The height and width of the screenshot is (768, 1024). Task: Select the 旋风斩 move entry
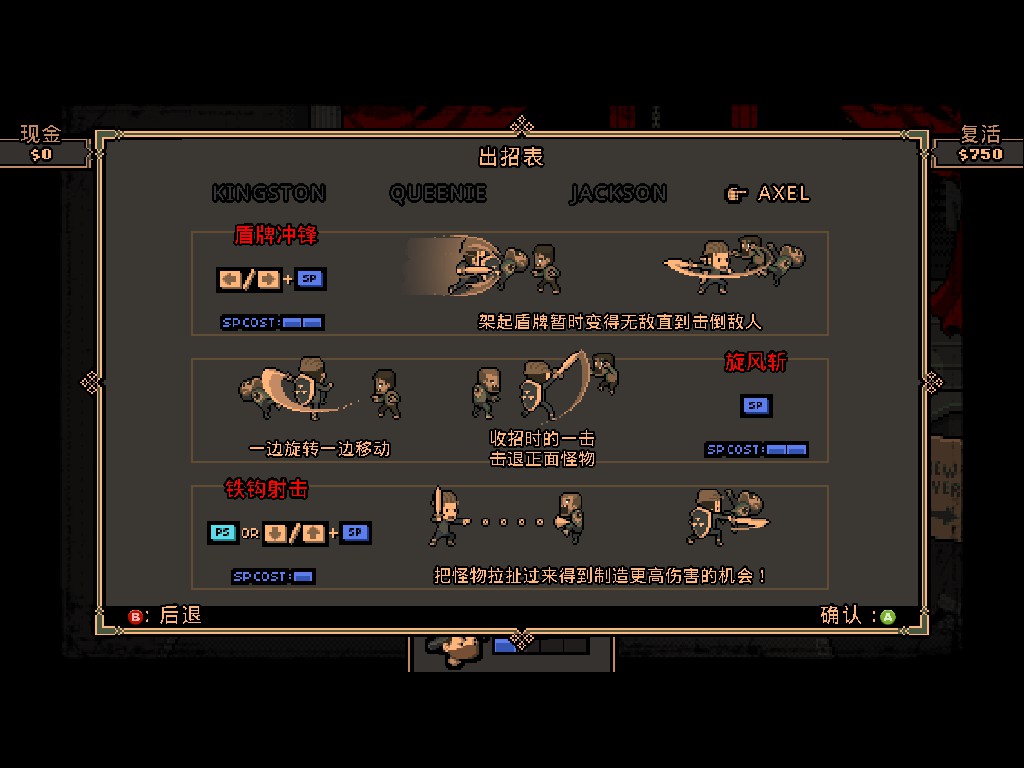[755, 362]
